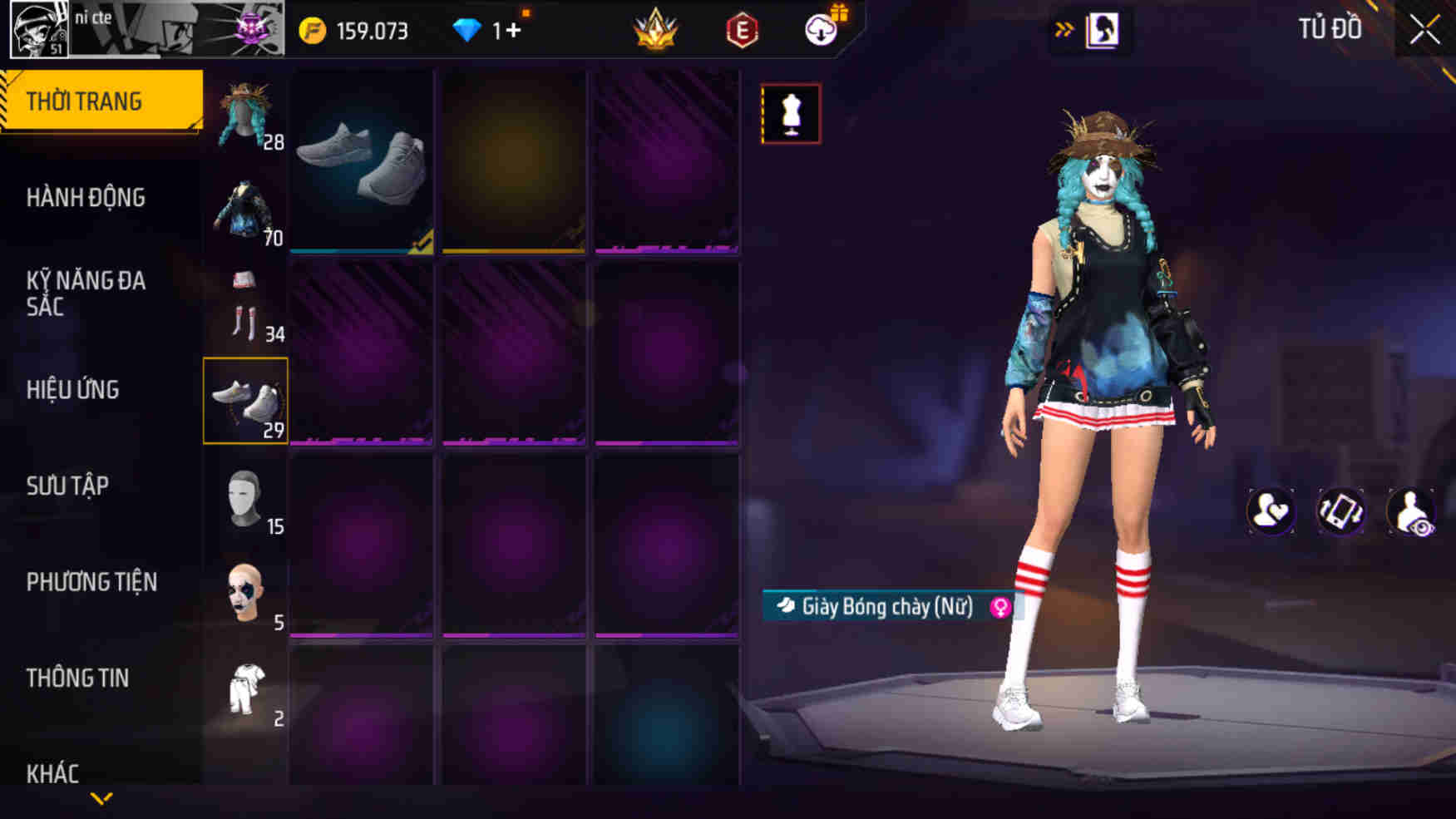The width and height of the screenshot is (1456, 819).
Task: Click the rotate device view icon
Action: (1340, 511)
